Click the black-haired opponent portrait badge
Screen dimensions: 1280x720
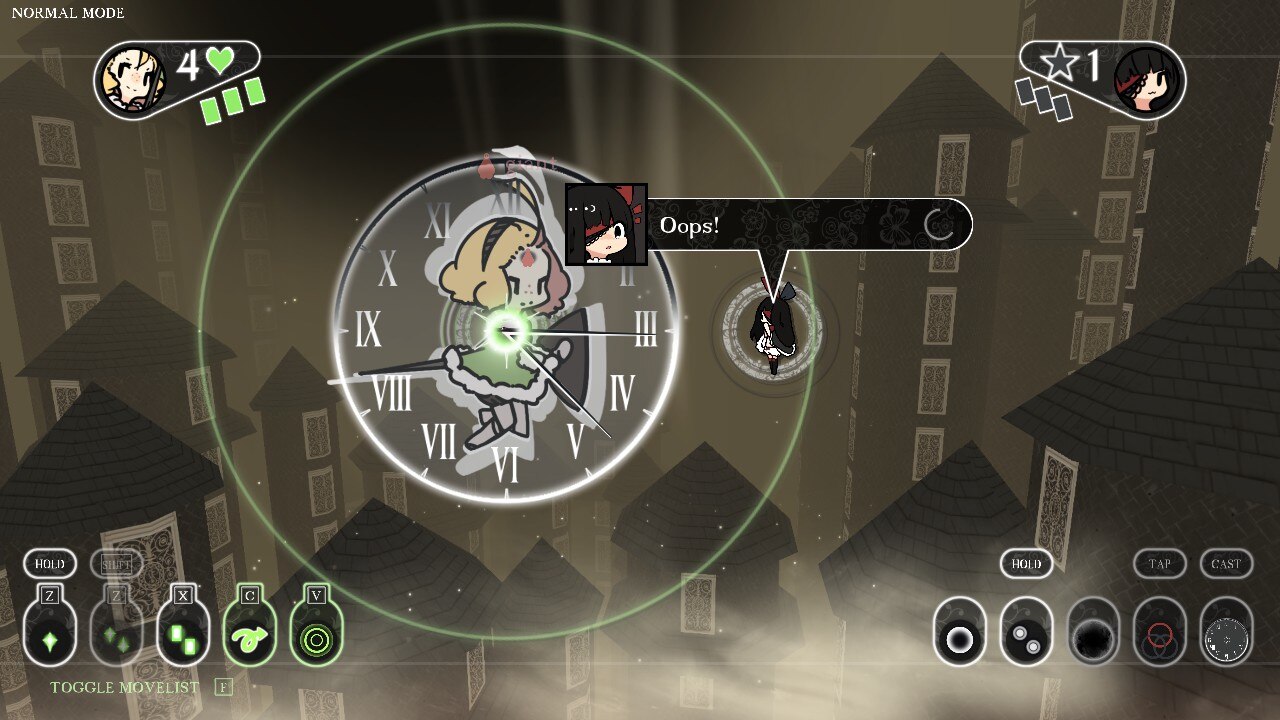(x=1146, y=79)
